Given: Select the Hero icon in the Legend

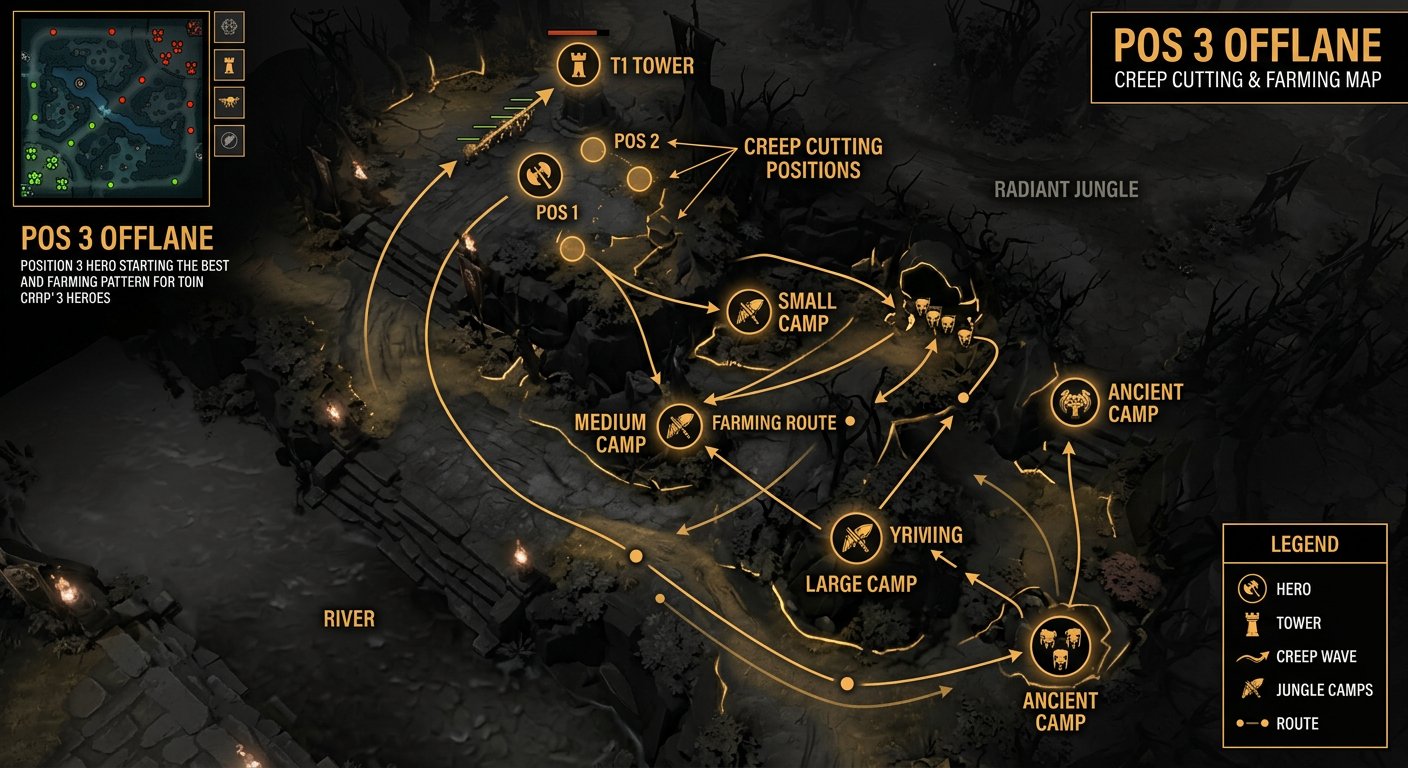Looking at the screenshot, I should [x=1253, y=589].
